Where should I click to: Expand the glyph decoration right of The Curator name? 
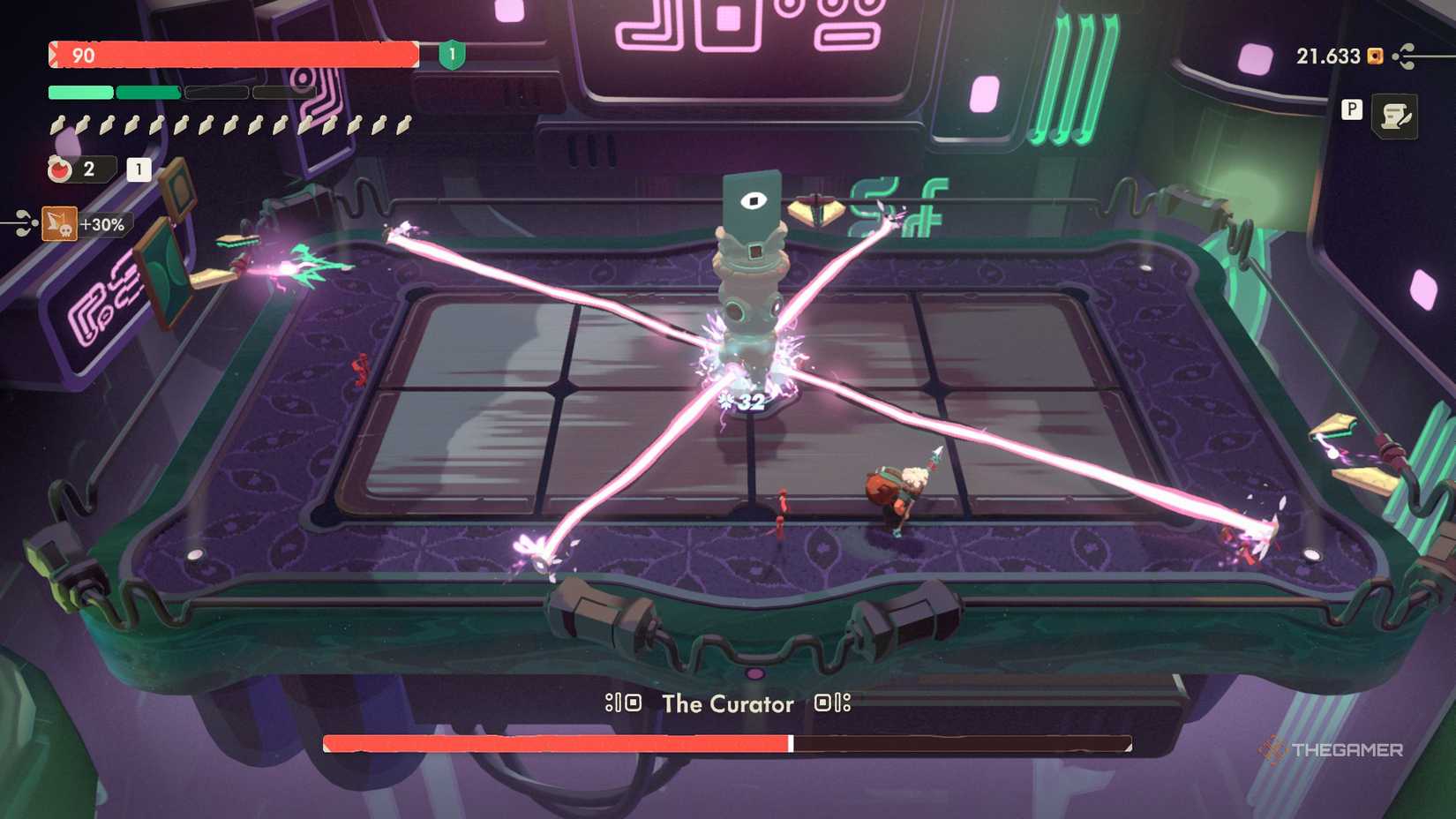[830, 703]
